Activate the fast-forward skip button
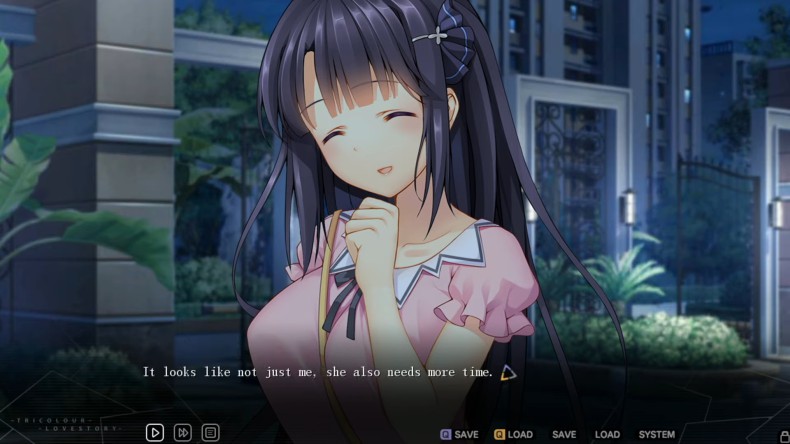Image resolution: width=790 pixels, height=444 pixels. click(183, 433)
